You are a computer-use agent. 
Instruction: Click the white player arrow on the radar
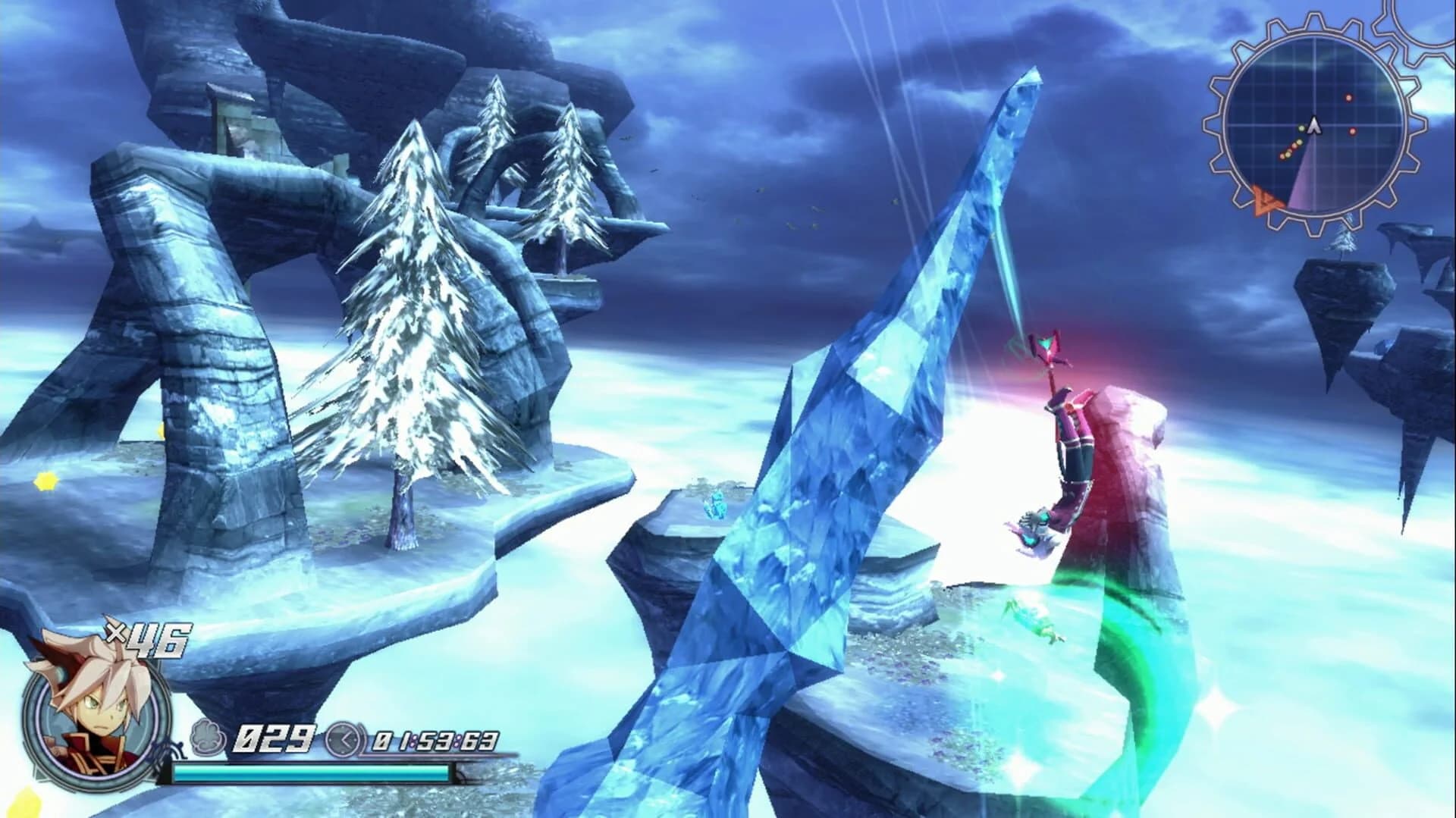coord(1313,125)
